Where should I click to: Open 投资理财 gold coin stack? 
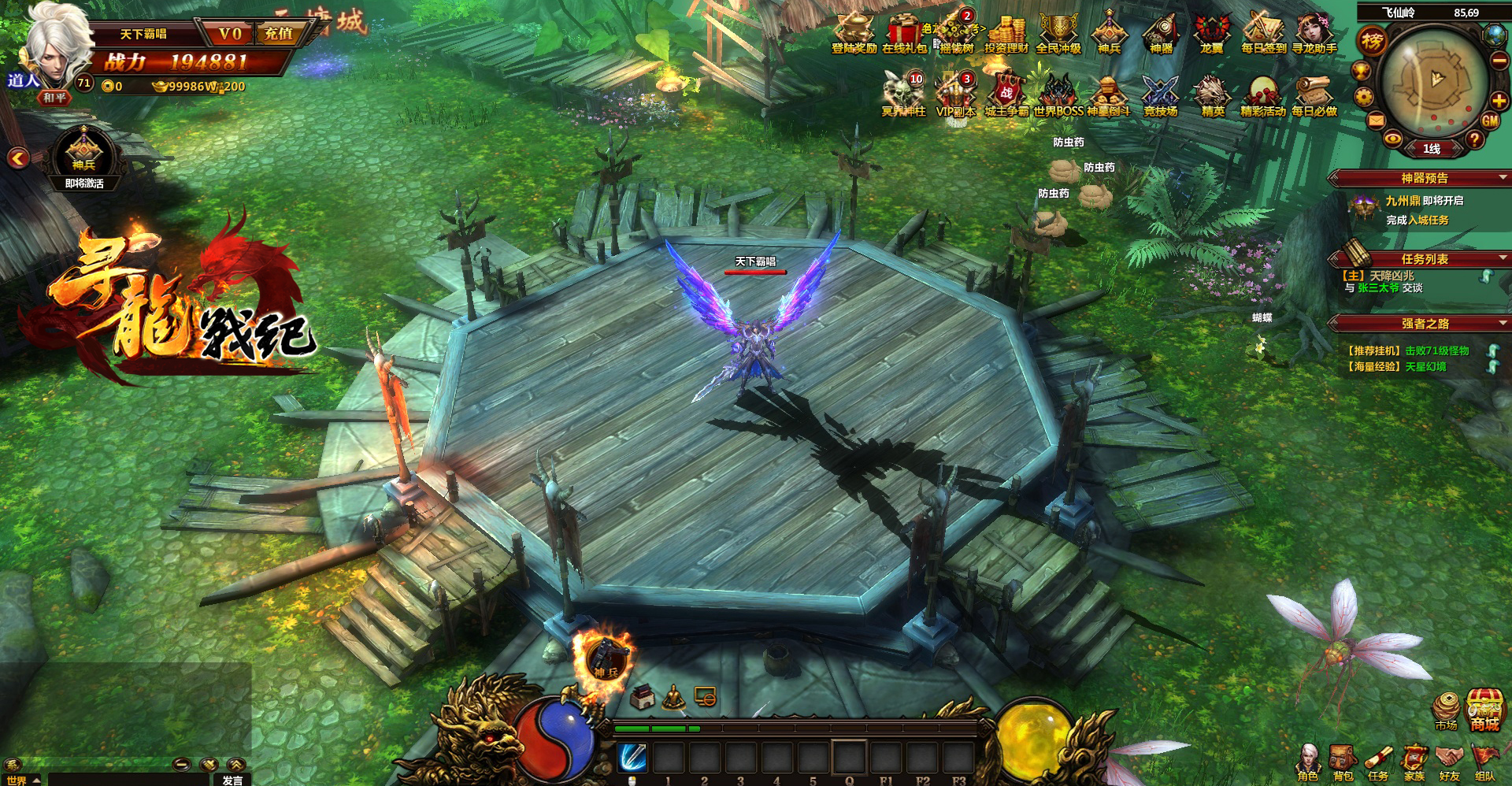pyautogui.click(x=1006, y=32)
